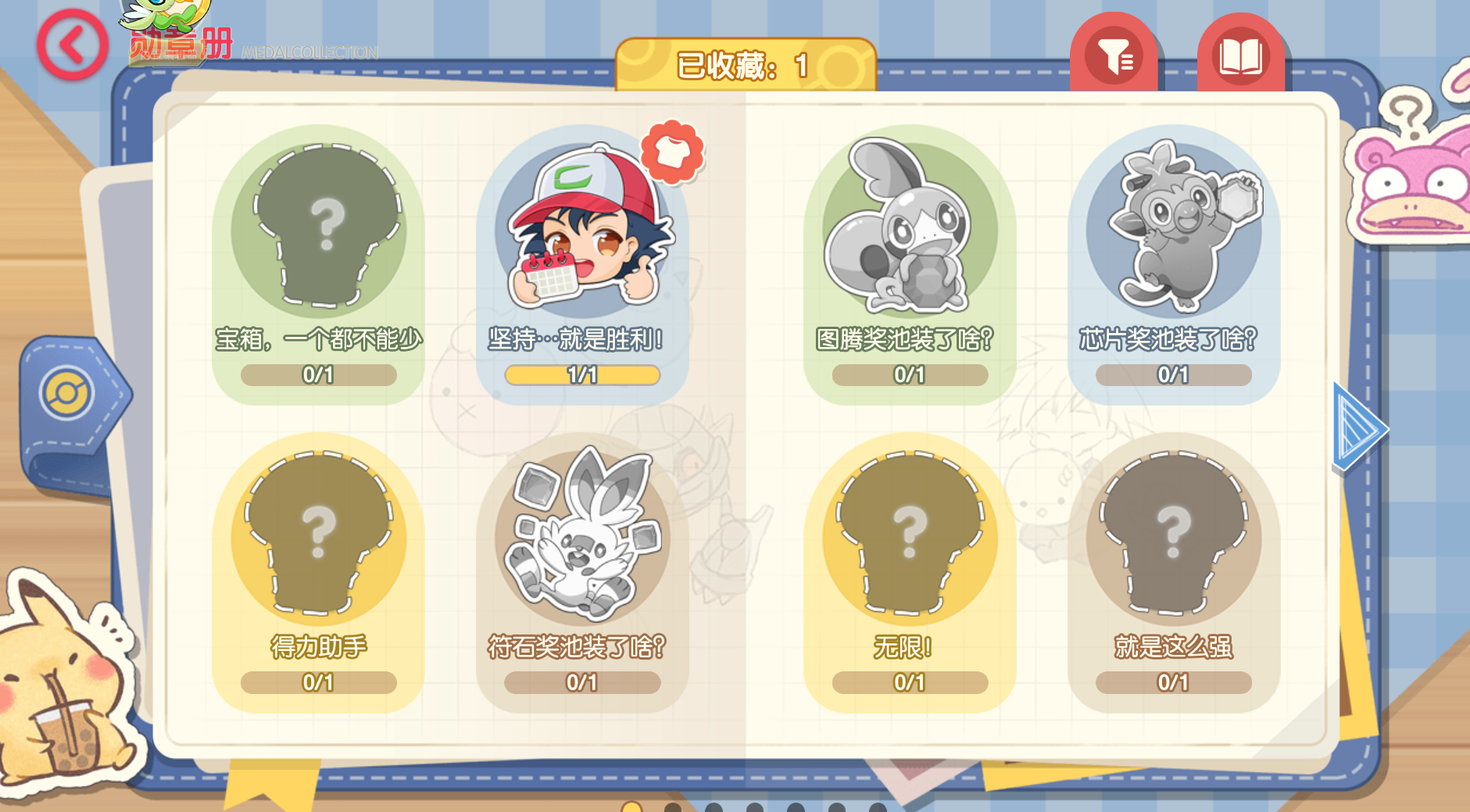Turn to the next page with blue arrow
The image size is (1470, 812).
click(1359, 427)
